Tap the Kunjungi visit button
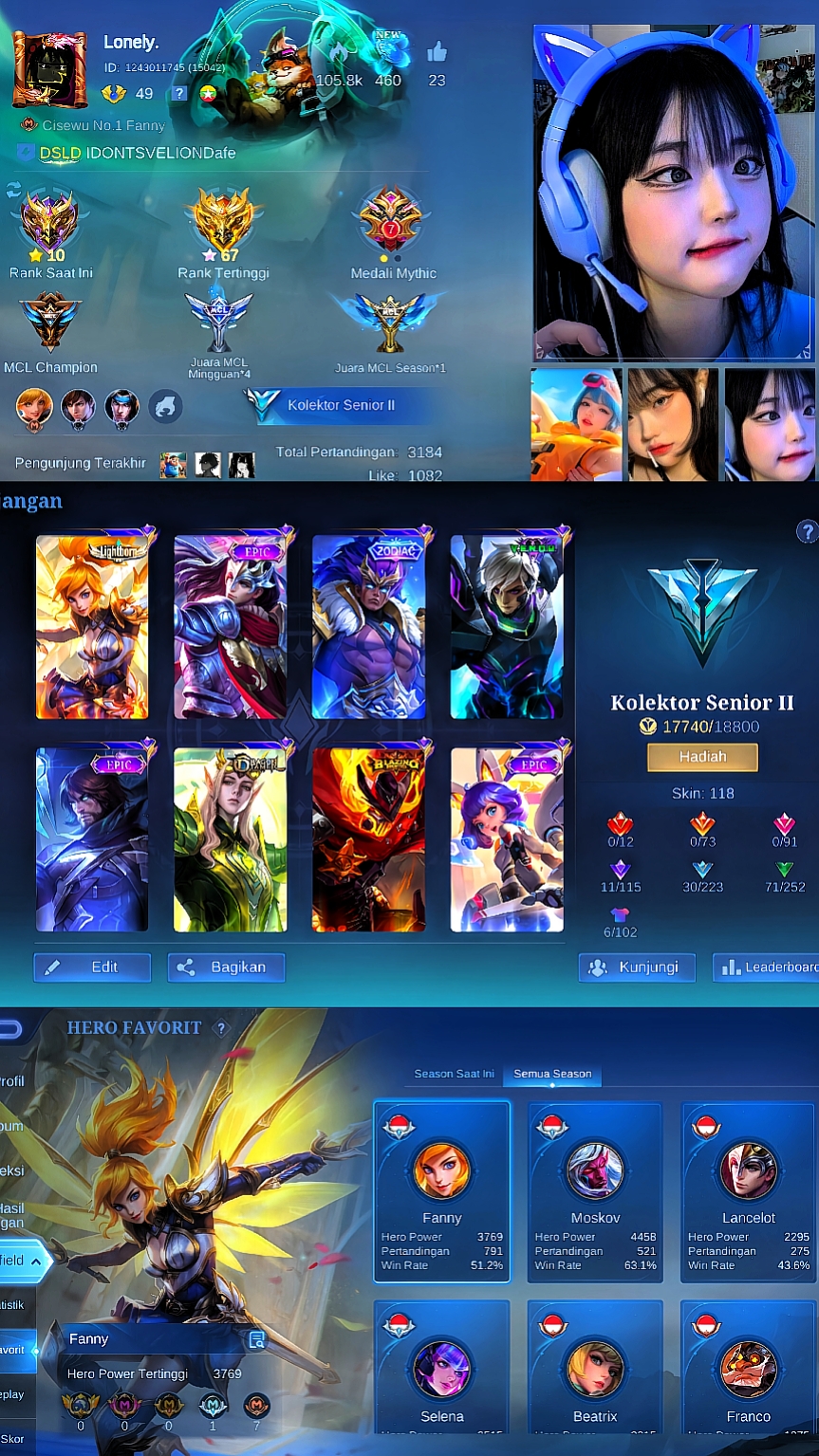The image size is (819, 1456). 636,968
